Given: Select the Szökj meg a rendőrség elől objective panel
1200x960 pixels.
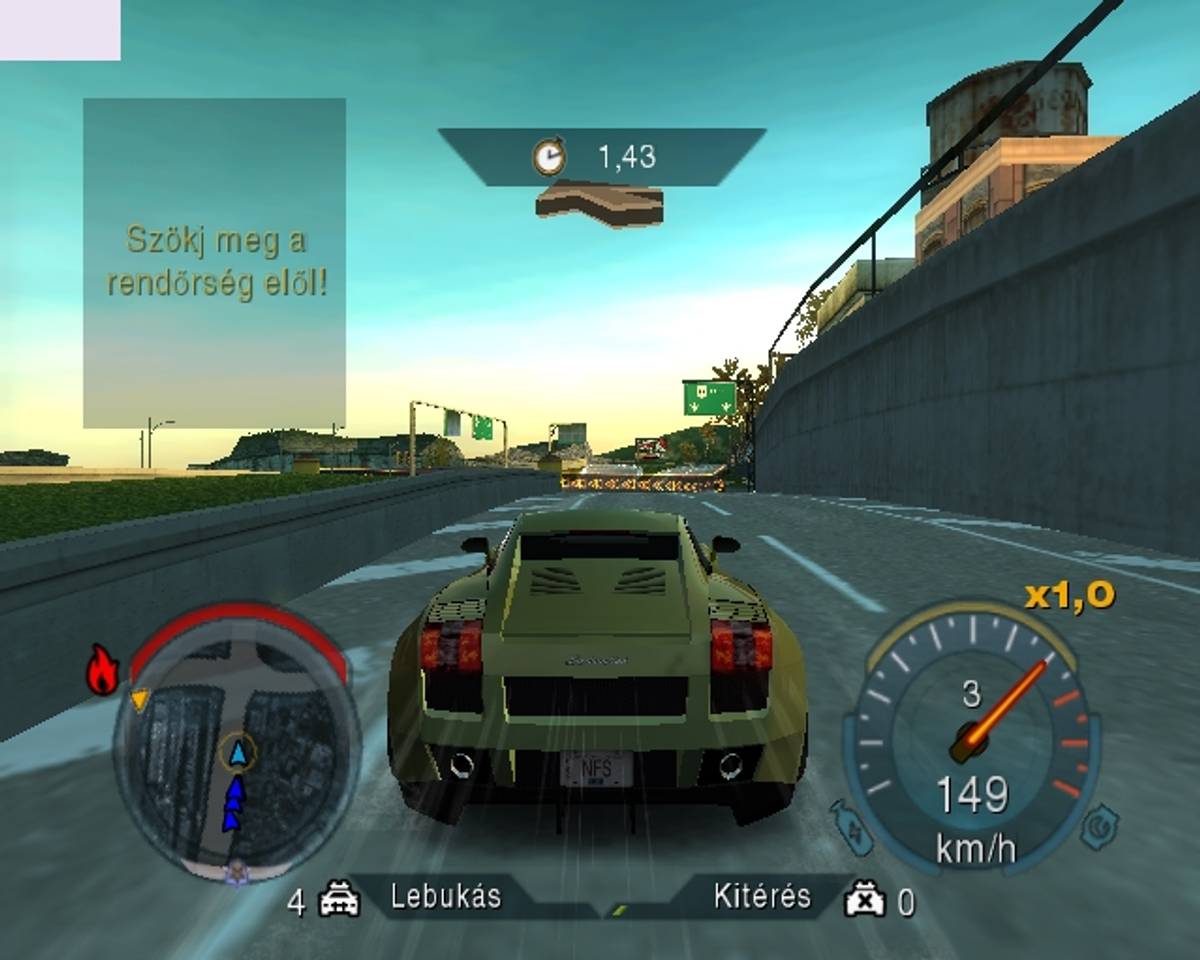Looking at the screenshot, I should pyautogui.click(x=215, y=262).
